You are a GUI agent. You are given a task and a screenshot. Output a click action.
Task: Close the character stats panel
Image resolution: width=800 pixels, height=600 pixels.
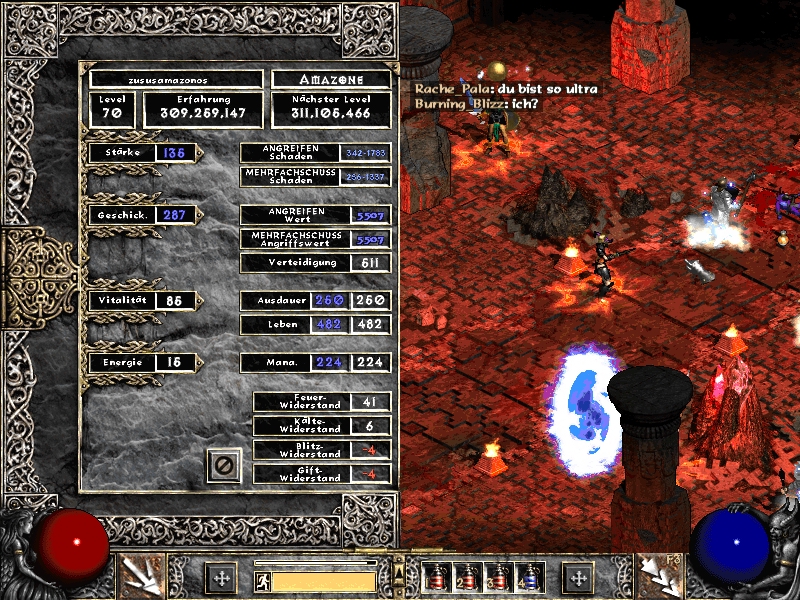[225, 465]
